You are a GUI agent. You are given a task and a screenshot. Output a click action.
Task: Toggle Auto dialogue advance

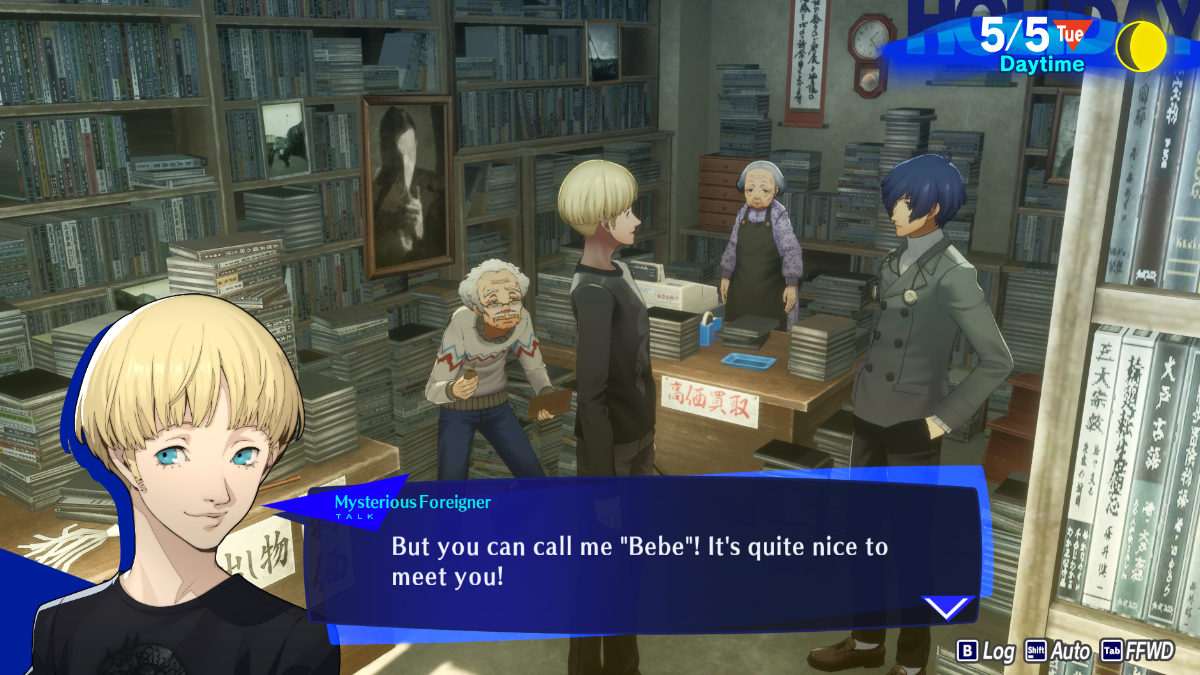point(1058,651)
